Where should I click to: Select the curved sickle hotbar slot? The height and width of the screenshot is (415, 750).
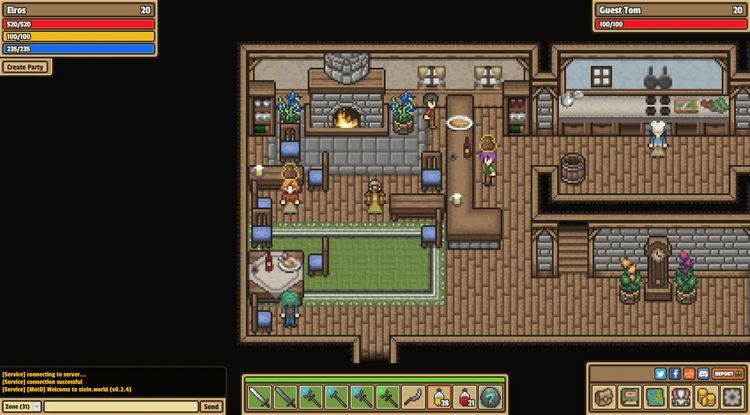coord(413,397)
